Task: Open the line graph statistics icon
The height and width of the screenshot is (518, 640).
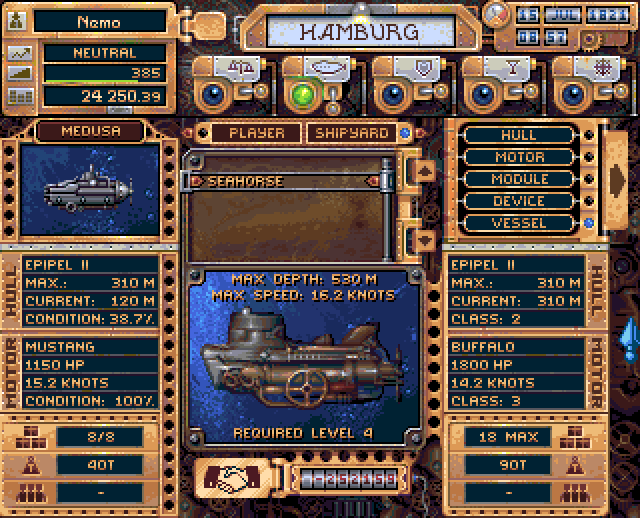Action: [x=19, y=53]
